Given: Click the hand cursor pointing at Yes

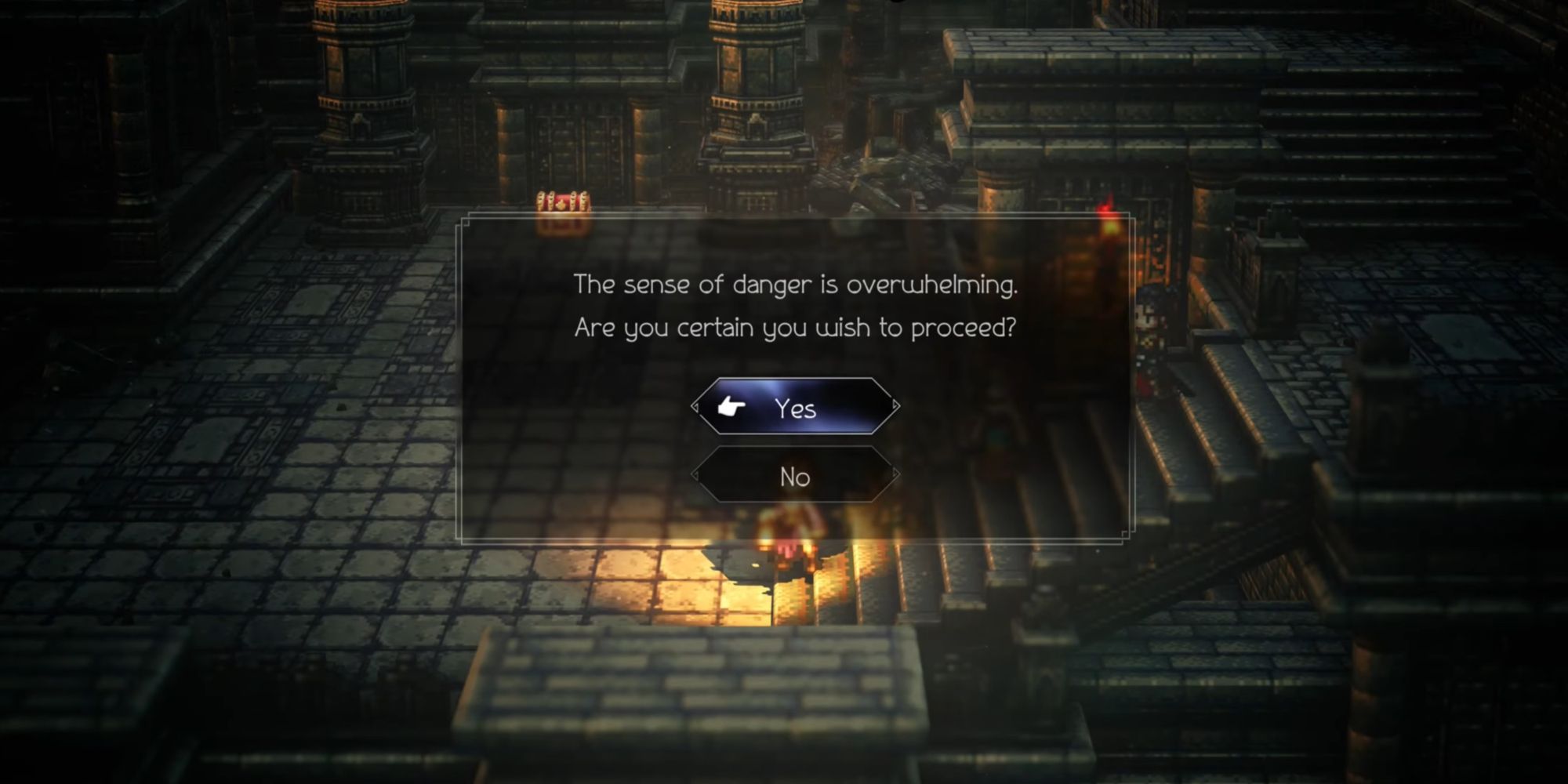Looking at the screenshot, I should tap(729, 407).
